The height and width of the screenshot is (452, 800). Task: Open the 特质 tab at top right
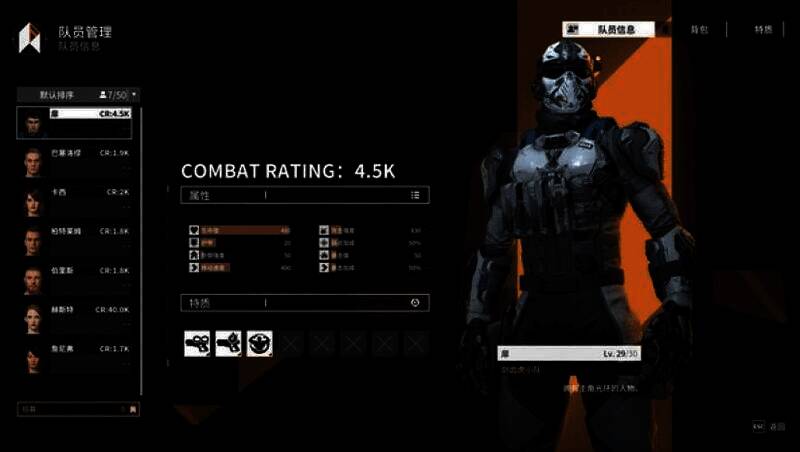pyautogui.click(x=763, y=30)
